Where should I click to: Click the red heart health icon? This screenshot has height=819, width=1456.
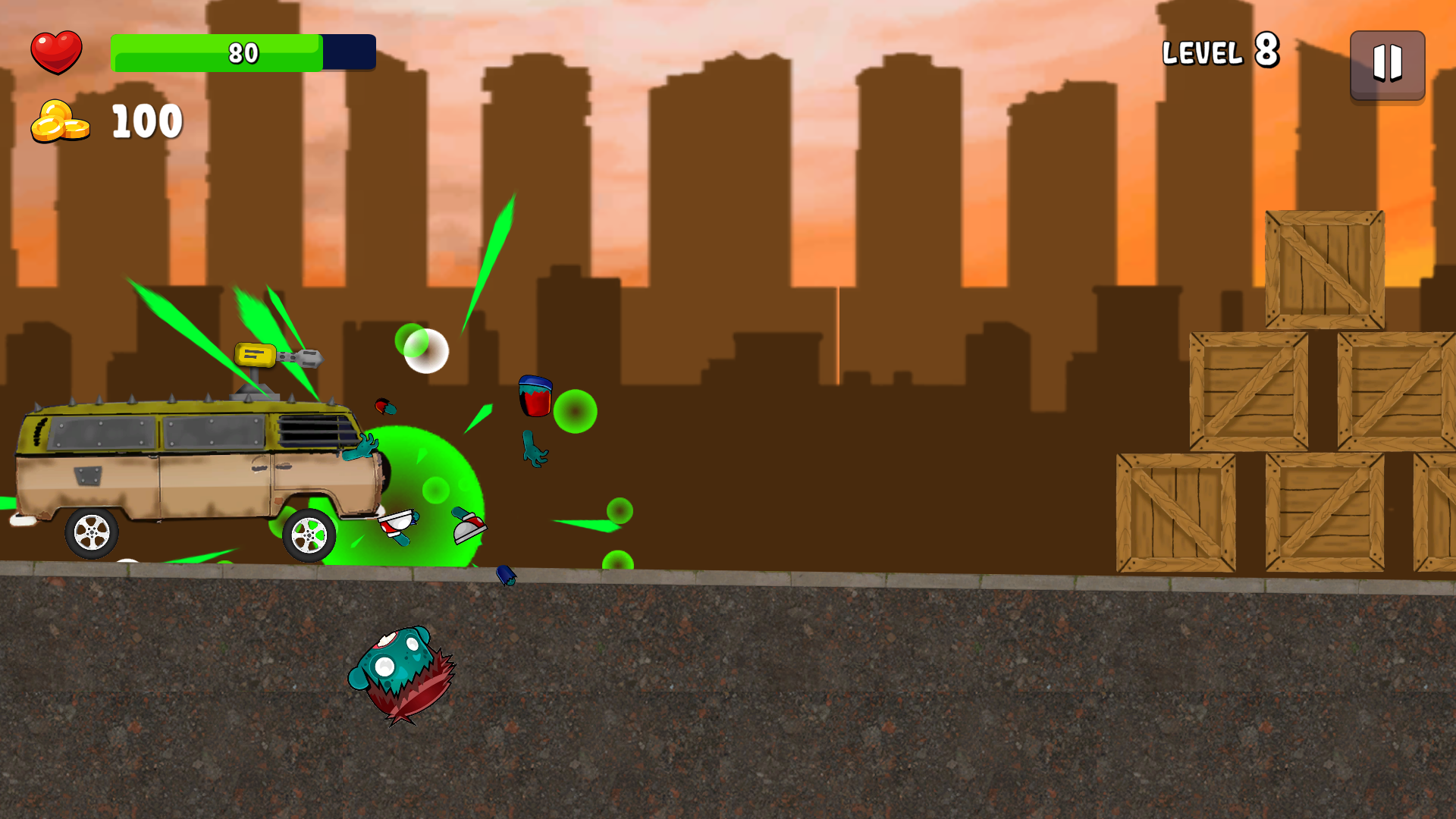(x=57, y=51)
